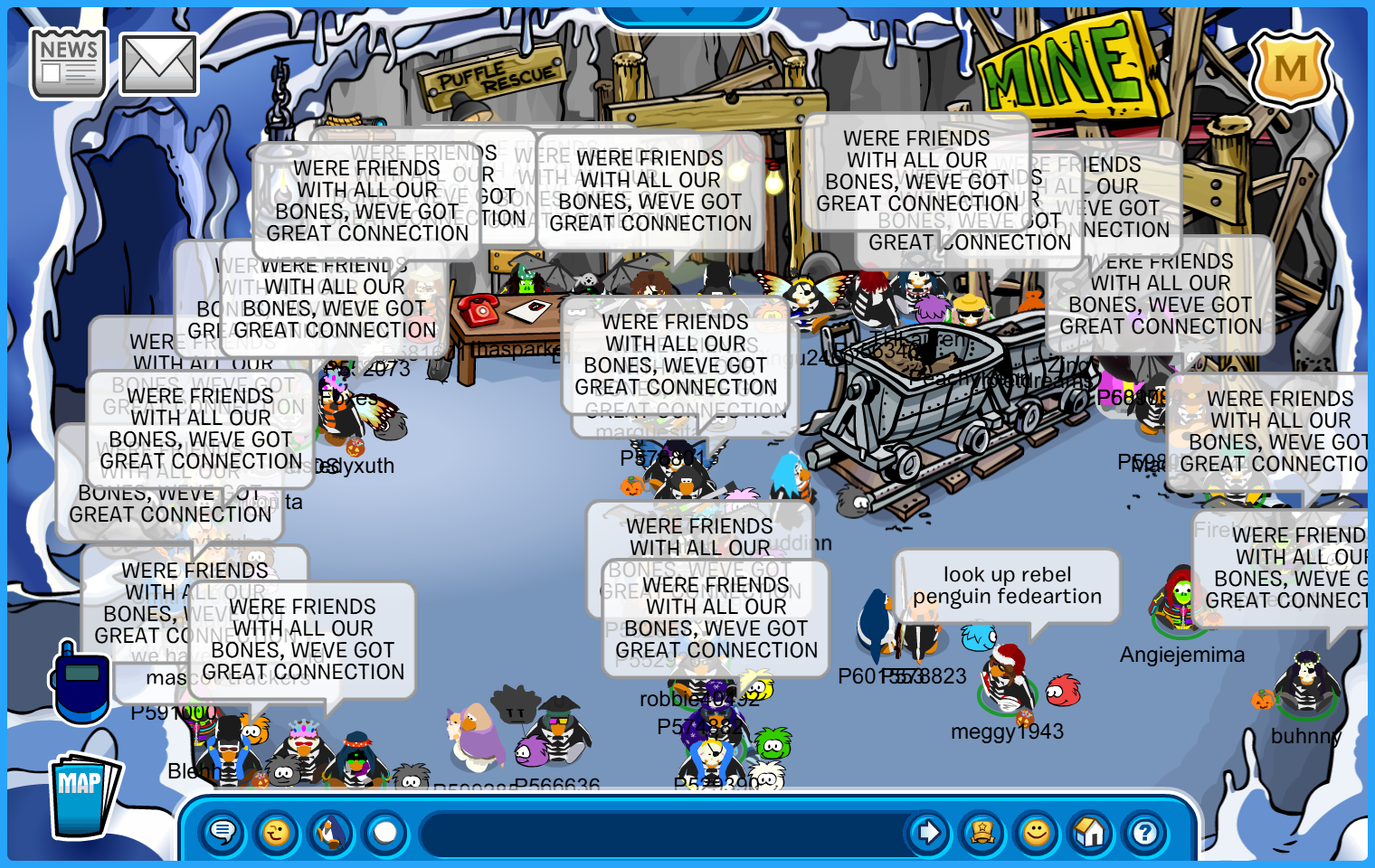This screenshot has width=1375, height=868.
Task: Select the snowball throw button
Action: (x=385, y=832)
